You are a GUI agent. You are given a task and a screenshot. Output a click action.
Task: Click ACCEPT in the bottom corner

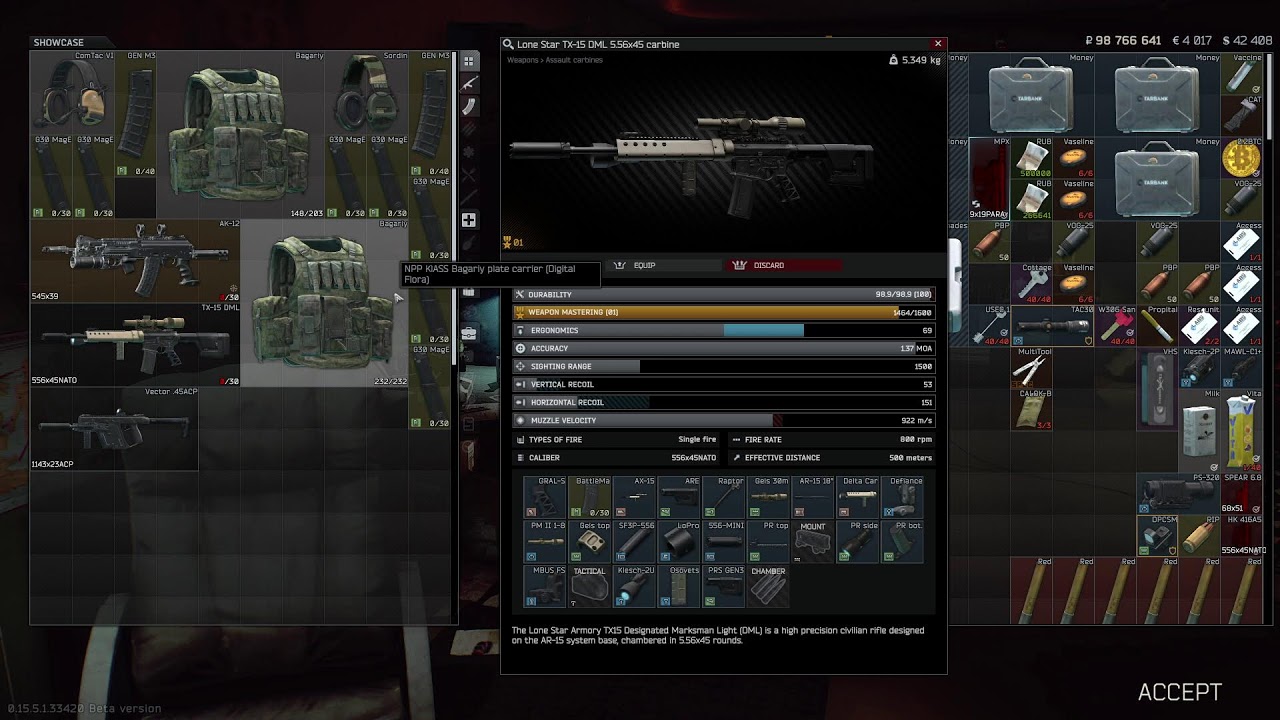click(x=1179, y=692)
